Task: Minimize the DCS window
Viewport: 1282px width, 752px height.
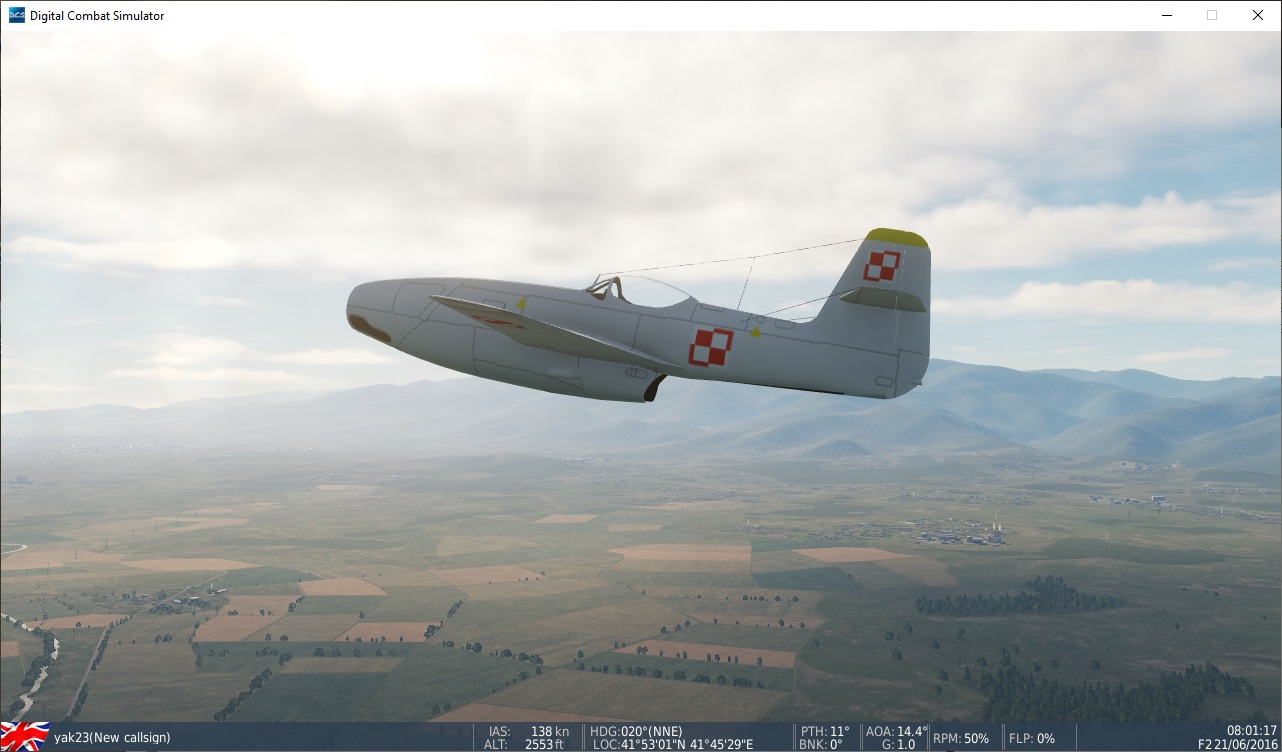Action: (x=1166, y=15)
